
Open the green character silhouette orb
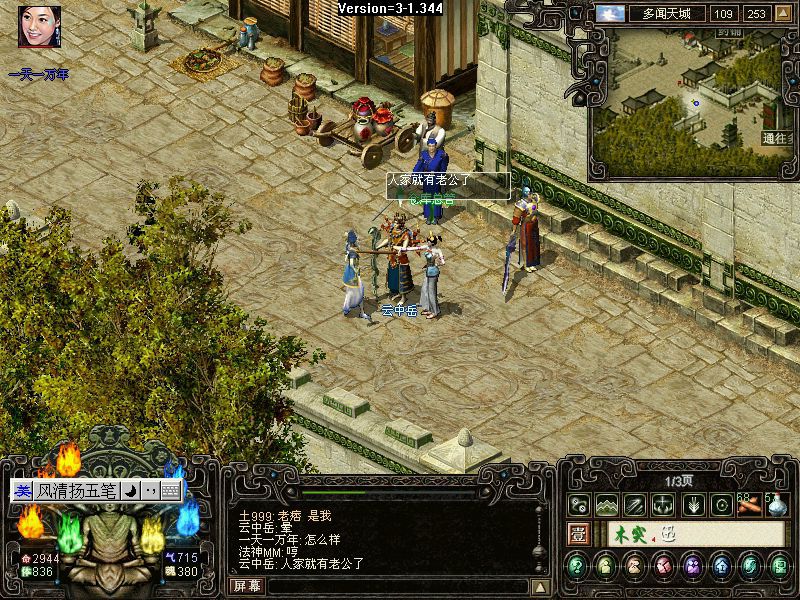[607, 566]
